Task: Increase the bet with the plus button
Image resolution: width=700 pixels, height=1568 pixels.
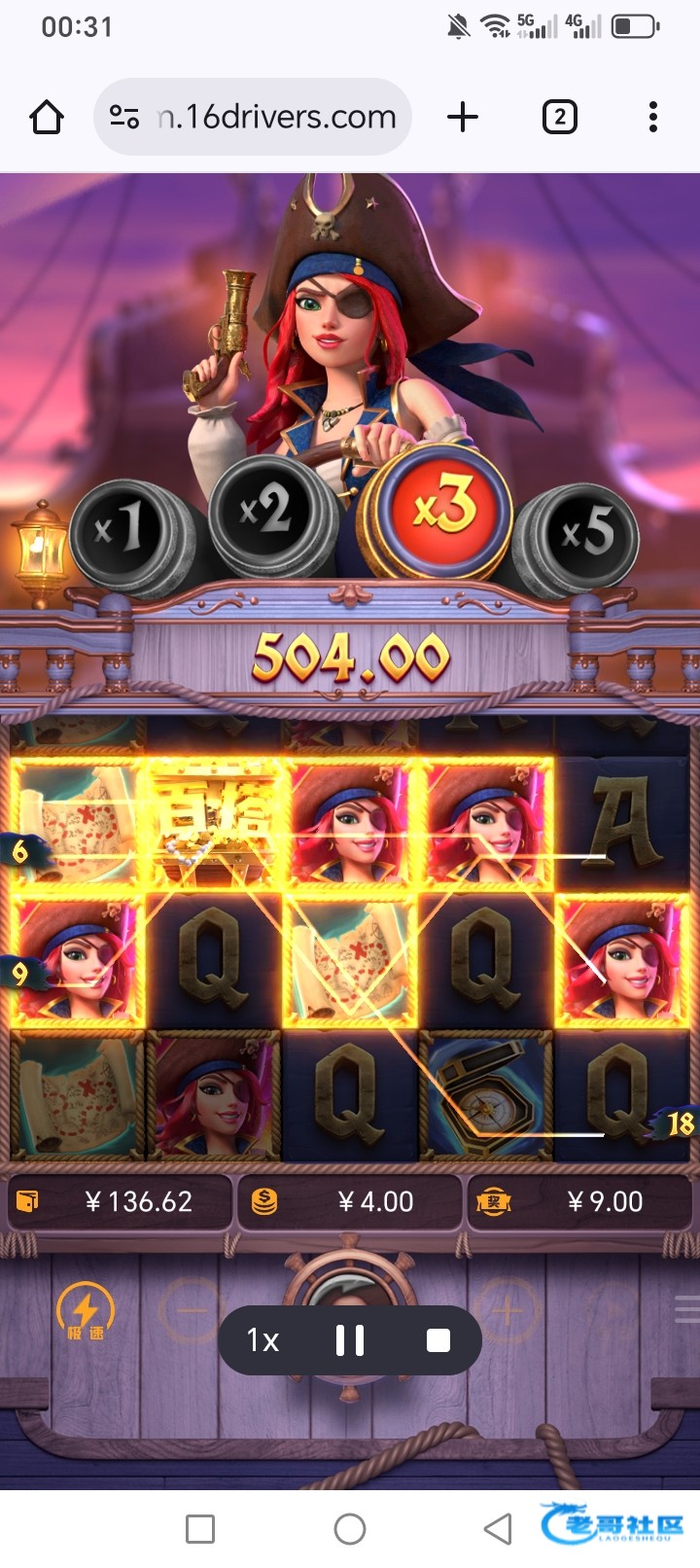Action: click(506, 1310)
